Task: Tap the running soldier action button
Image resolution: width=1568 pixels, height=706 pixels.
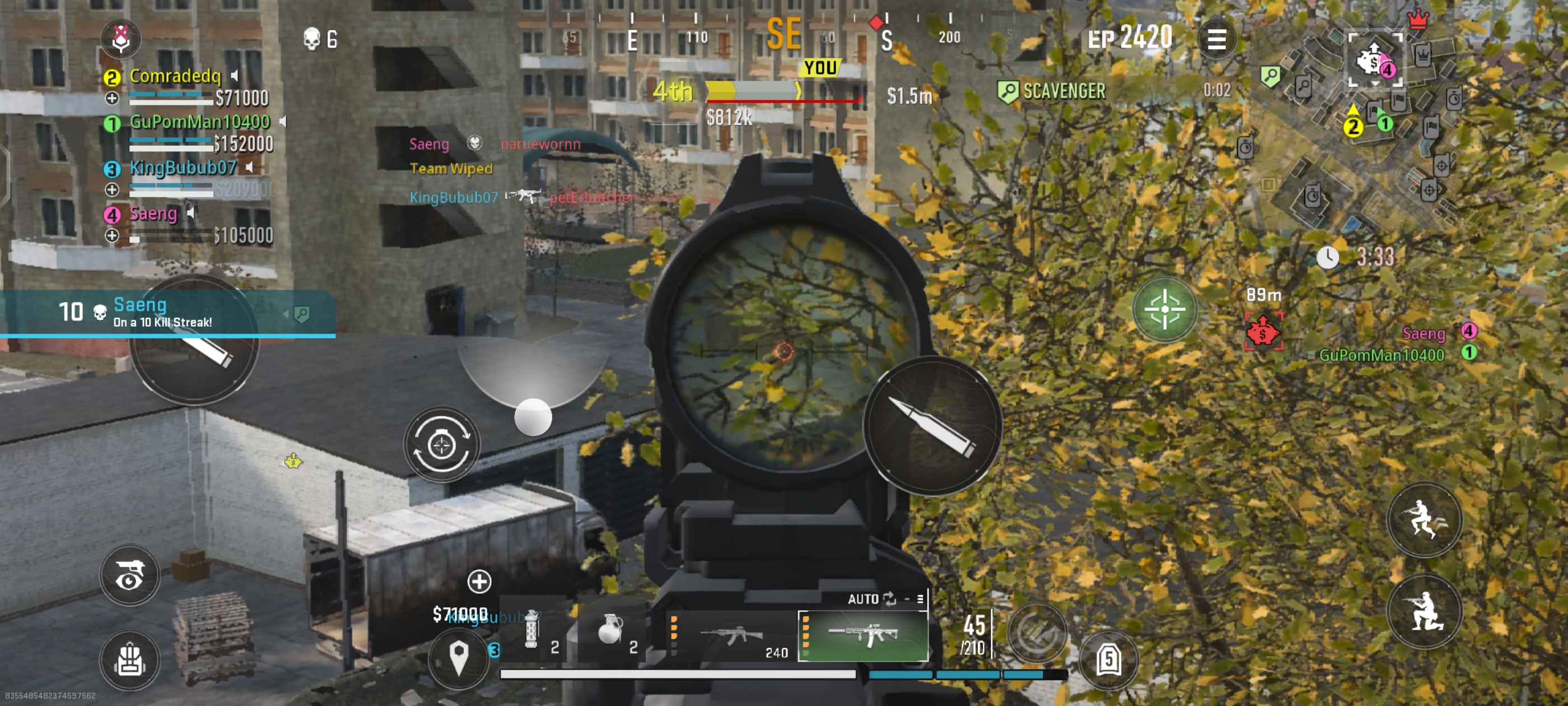Action: [1424, 519]
